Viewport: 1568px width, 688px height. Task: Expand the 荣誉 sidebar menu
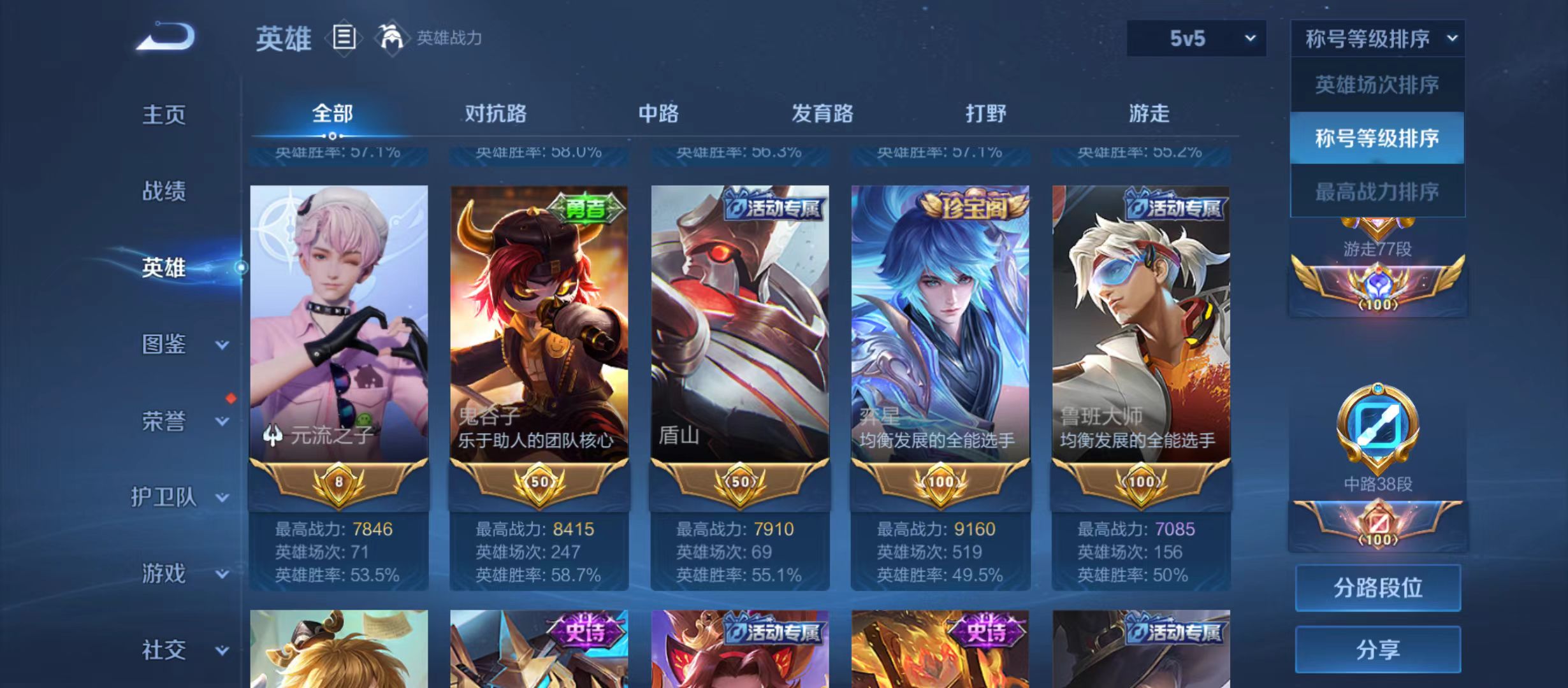(x=166, y=420)
